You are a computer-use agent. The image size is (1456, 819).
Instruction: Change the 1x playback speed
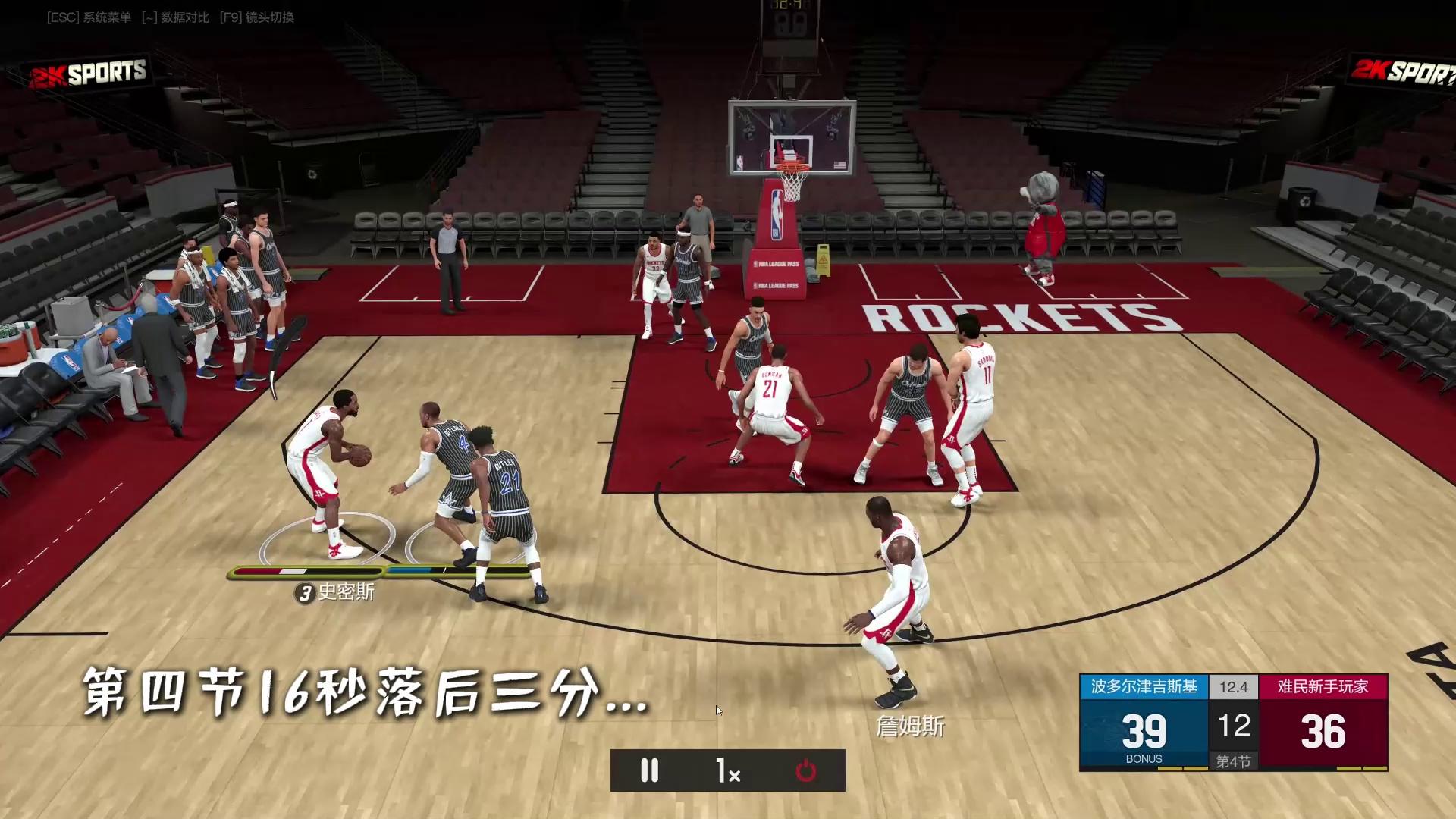pyautogui.click(x=728, y=771)
